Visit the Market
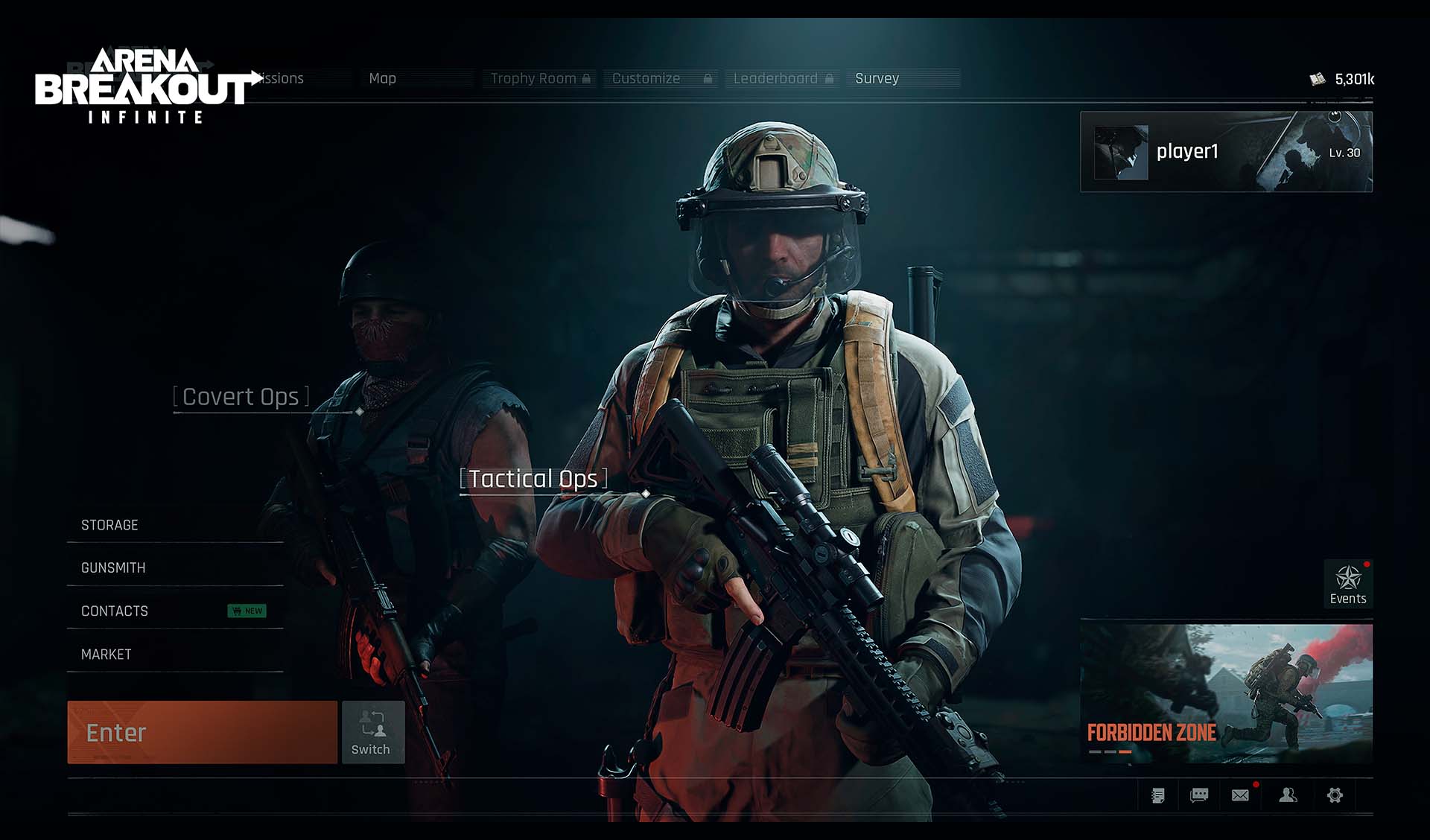Viewport: 1430px width, 840px height. point(107,654)
